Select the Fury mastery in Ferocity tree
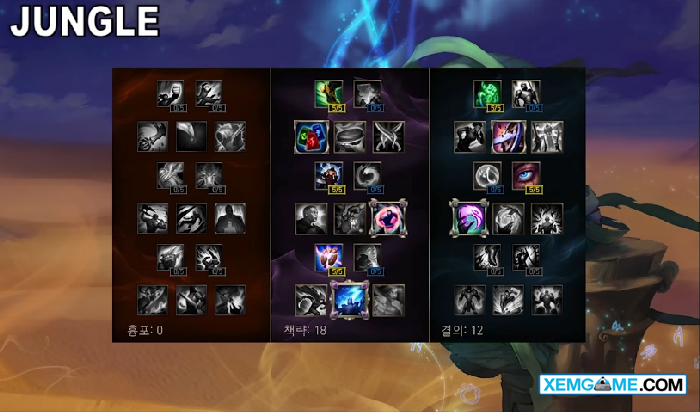 pos(171,94)
